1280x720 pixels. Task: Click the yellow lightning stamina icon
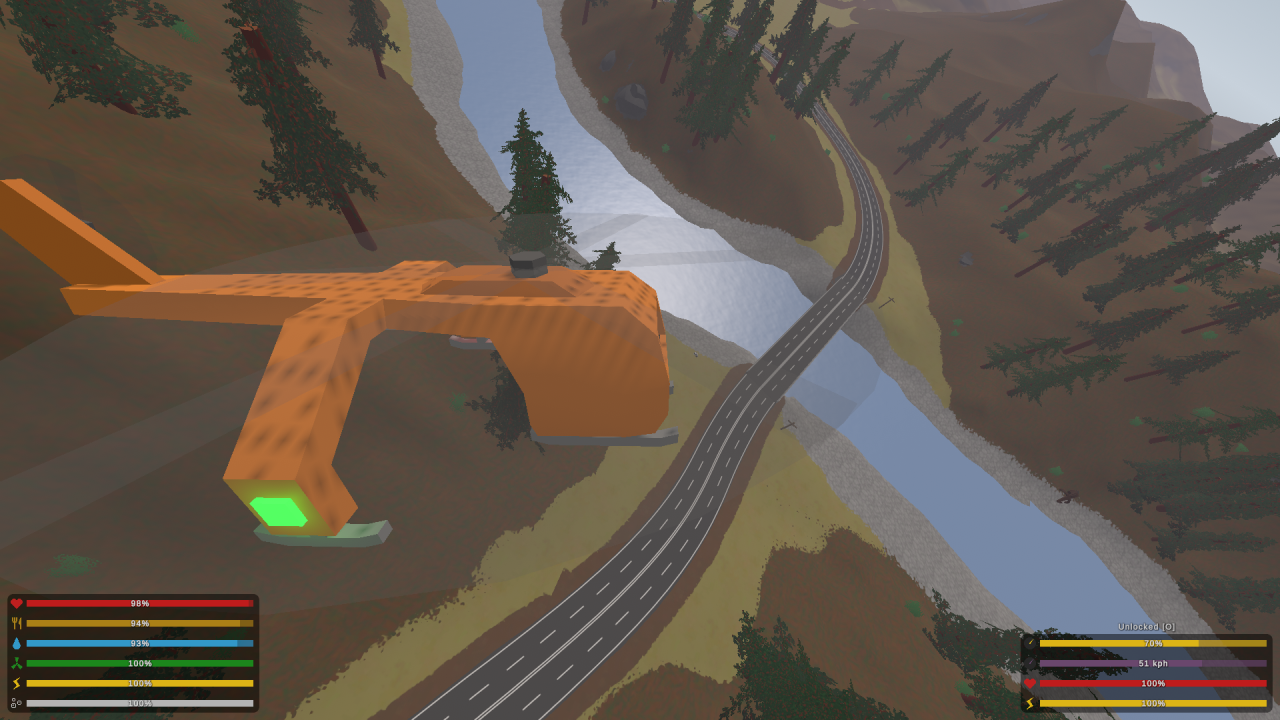click(15, 682)
